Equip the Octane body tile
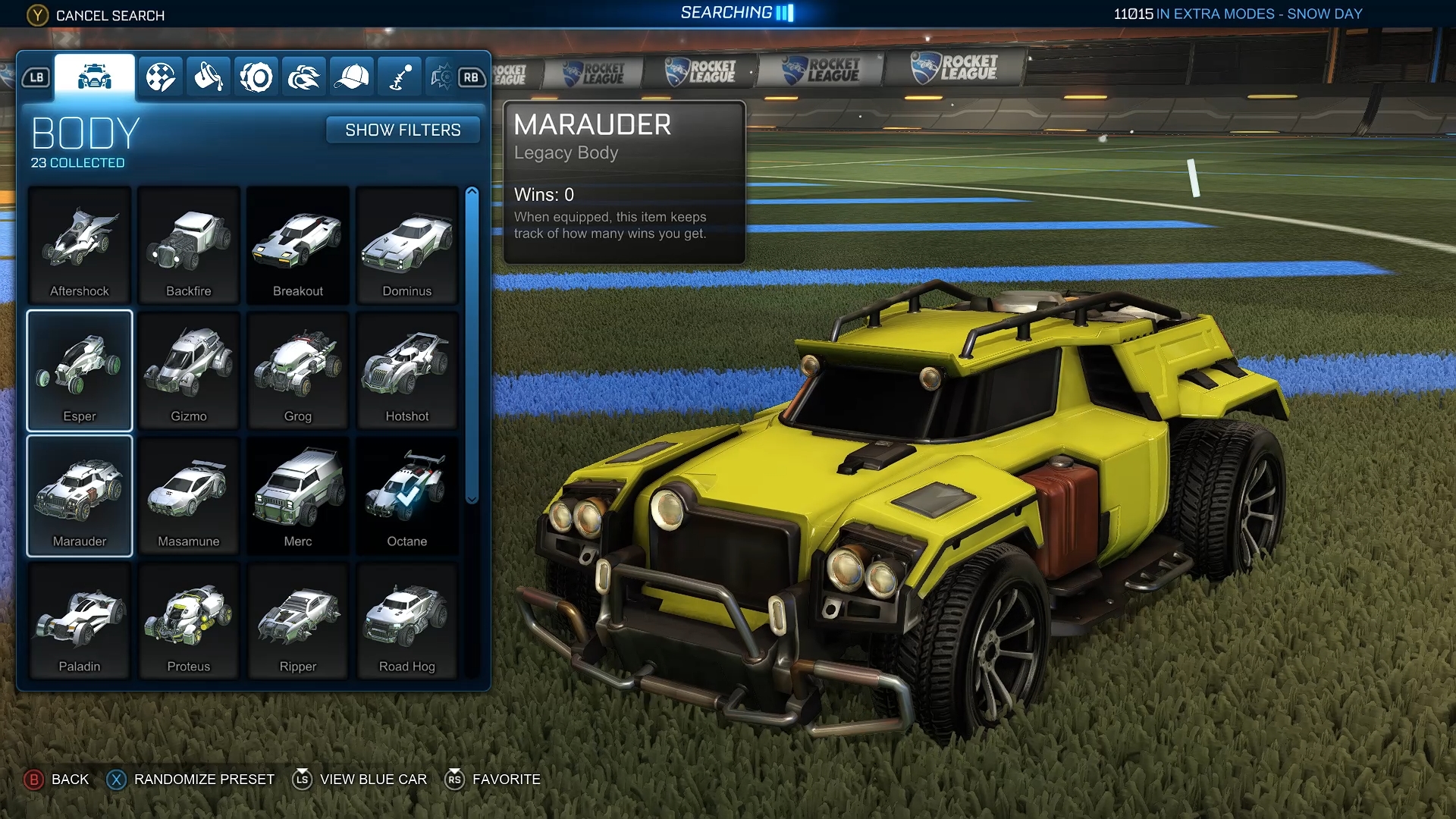Screen dimensions: 1456x819 [x=407, y=496]
